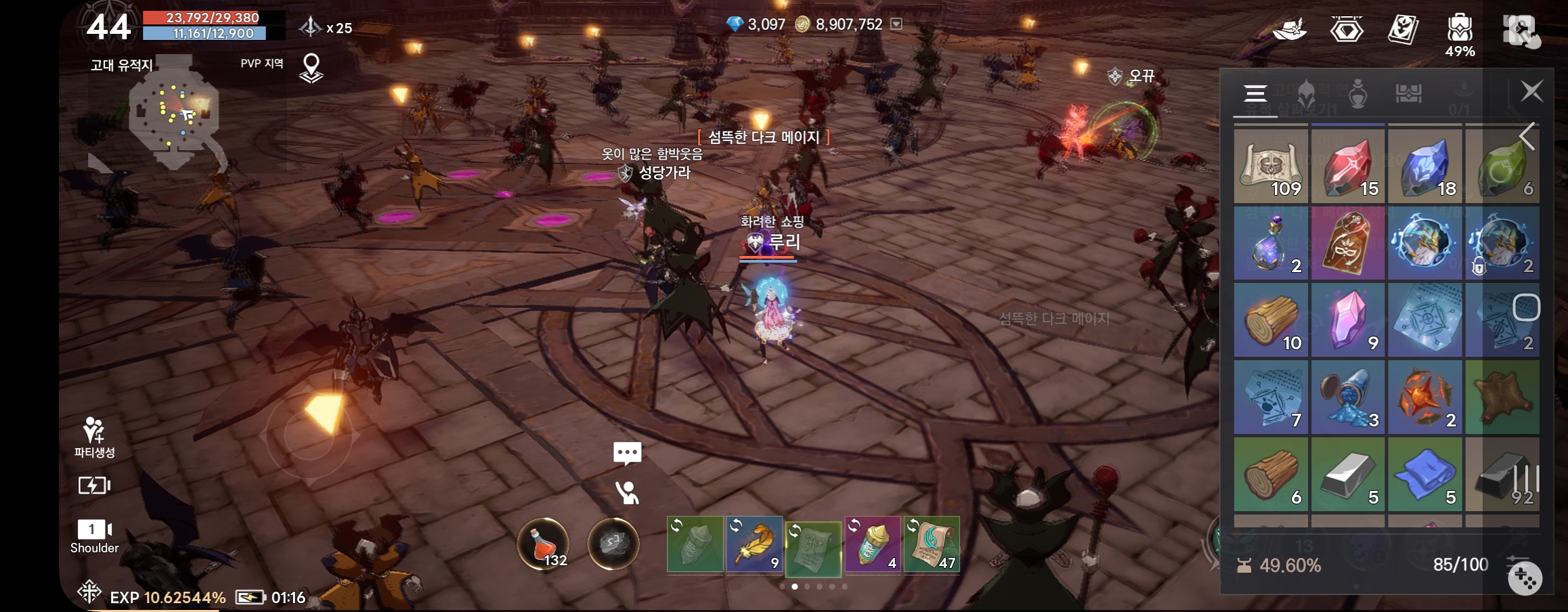Close the inventory panel

[1531, 91]
